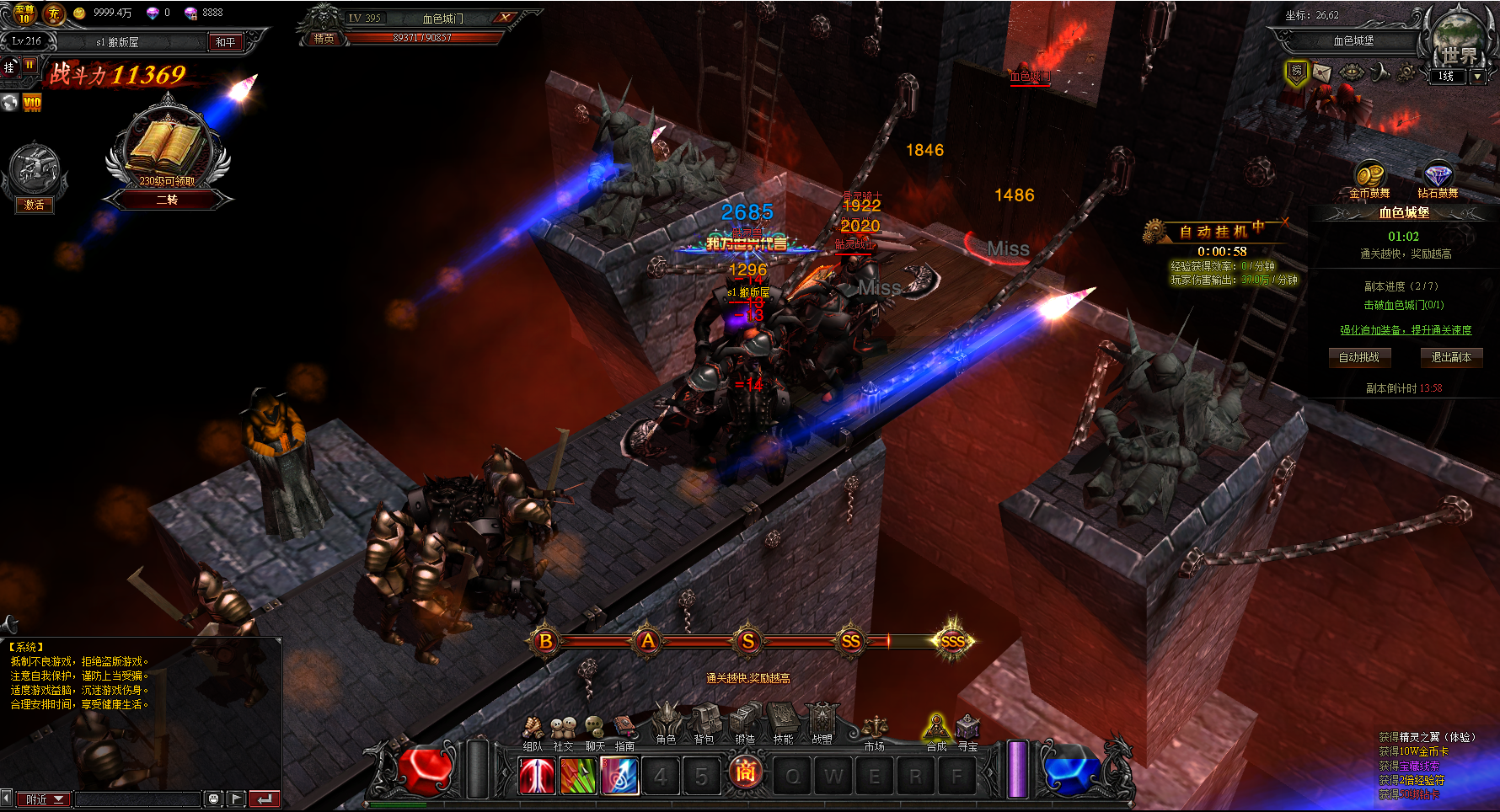Open the 角色 character panel
Screen dimensions: 1500x812
[667, 724]
